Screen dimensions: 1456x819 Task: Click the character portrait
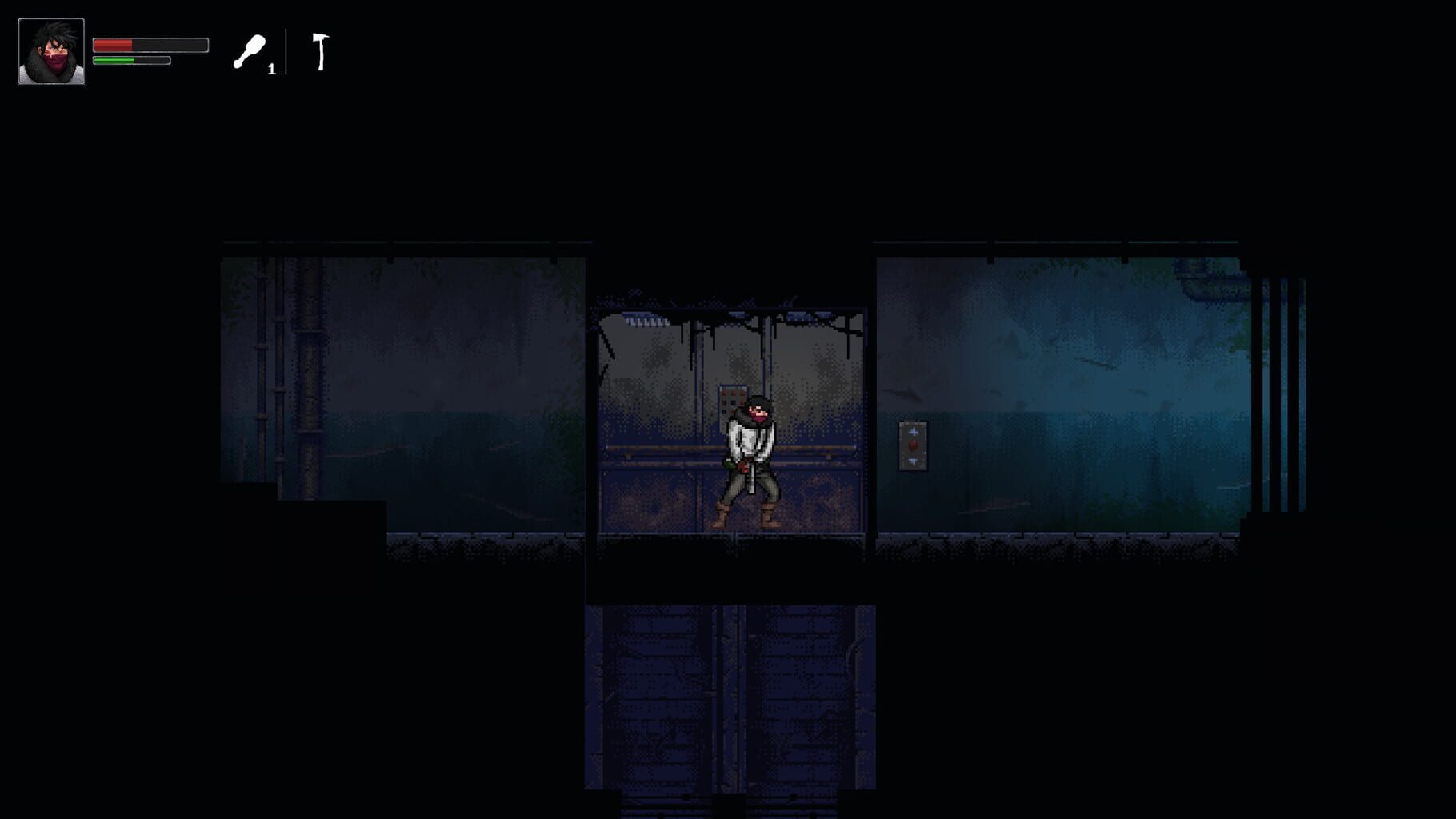tap(50, 51)
